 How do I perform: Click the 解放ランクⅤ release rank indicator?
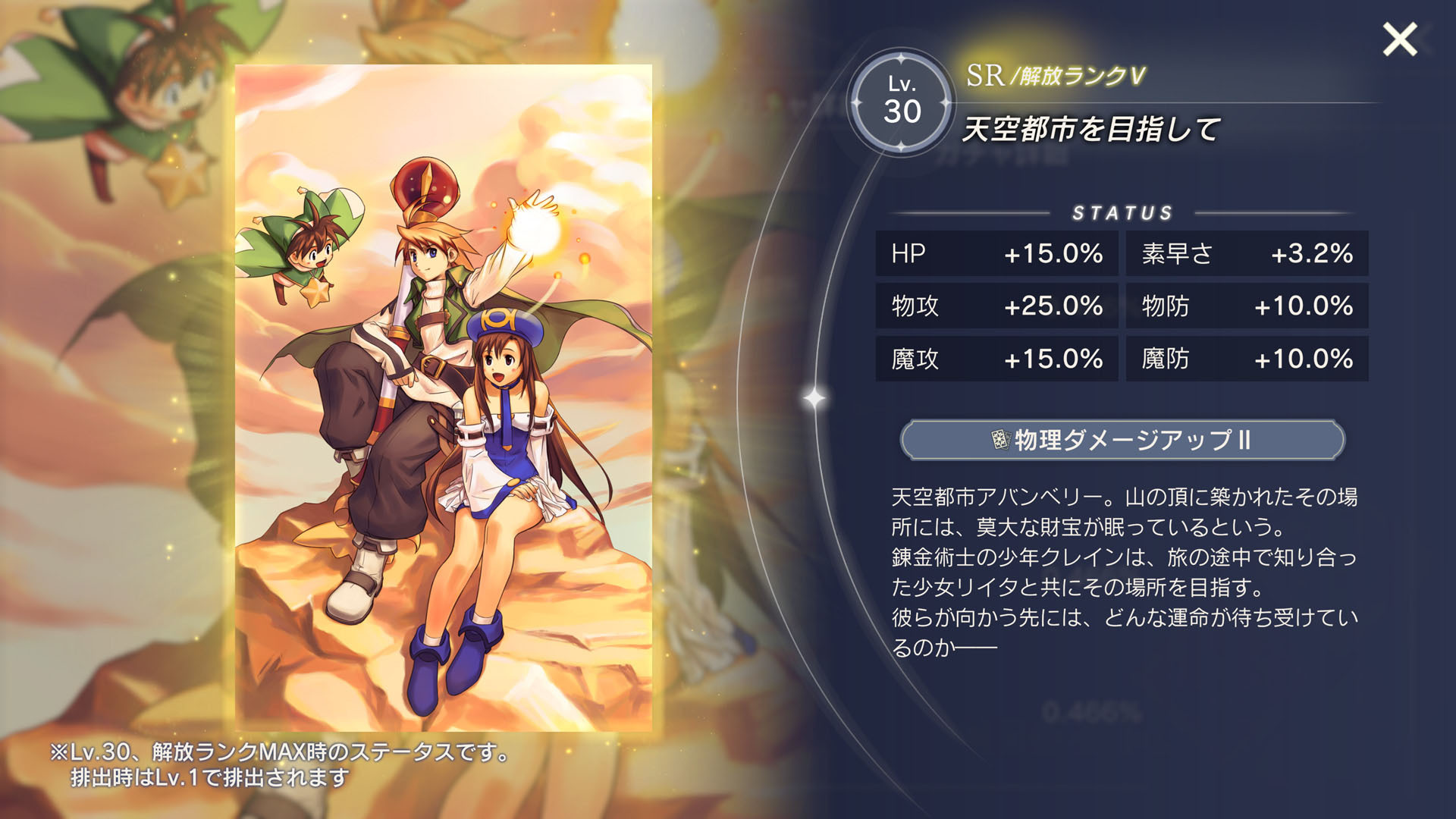pos(1075,76)
